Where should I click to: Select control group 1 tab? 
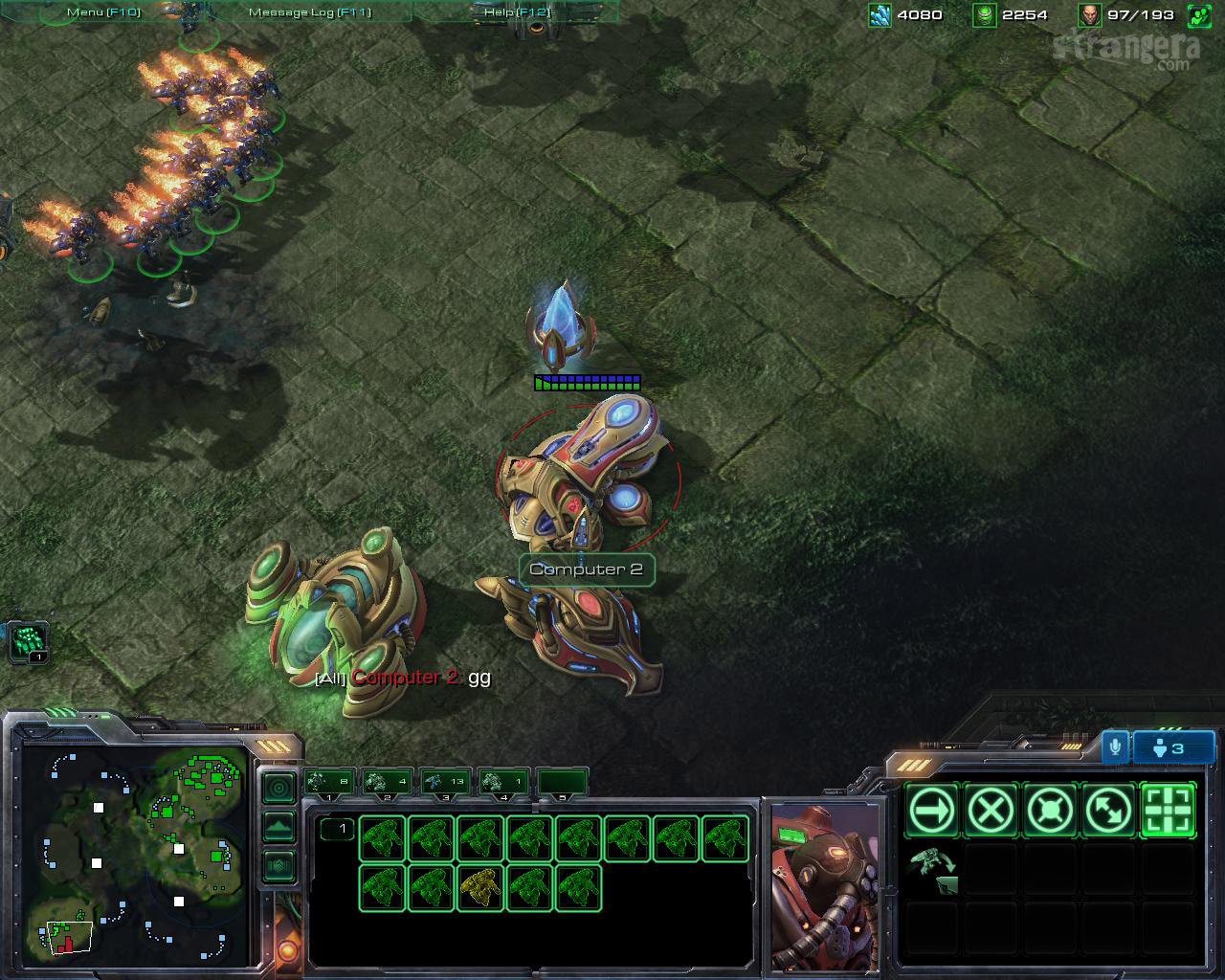tap(329, 782)
